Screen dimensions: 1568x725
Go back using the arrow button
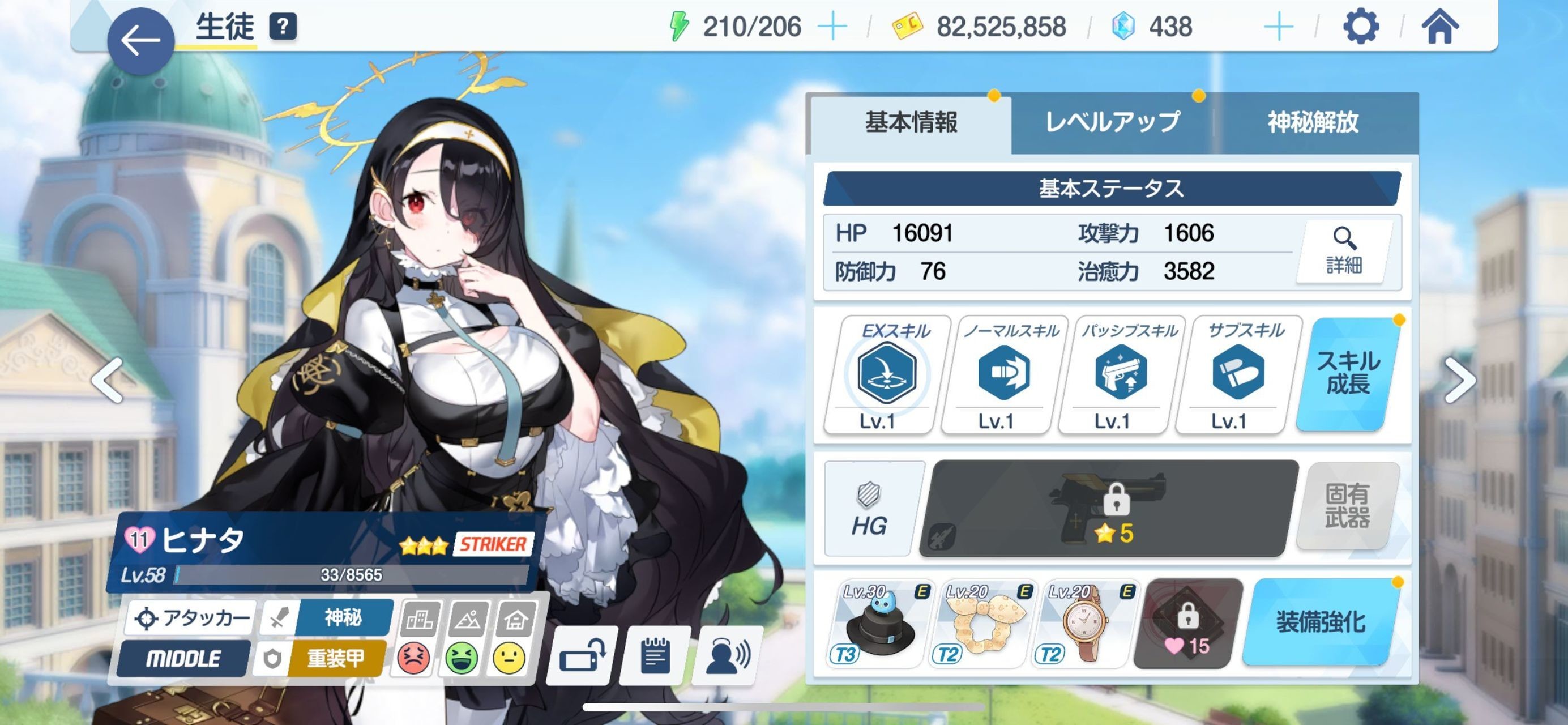(140, 41)
